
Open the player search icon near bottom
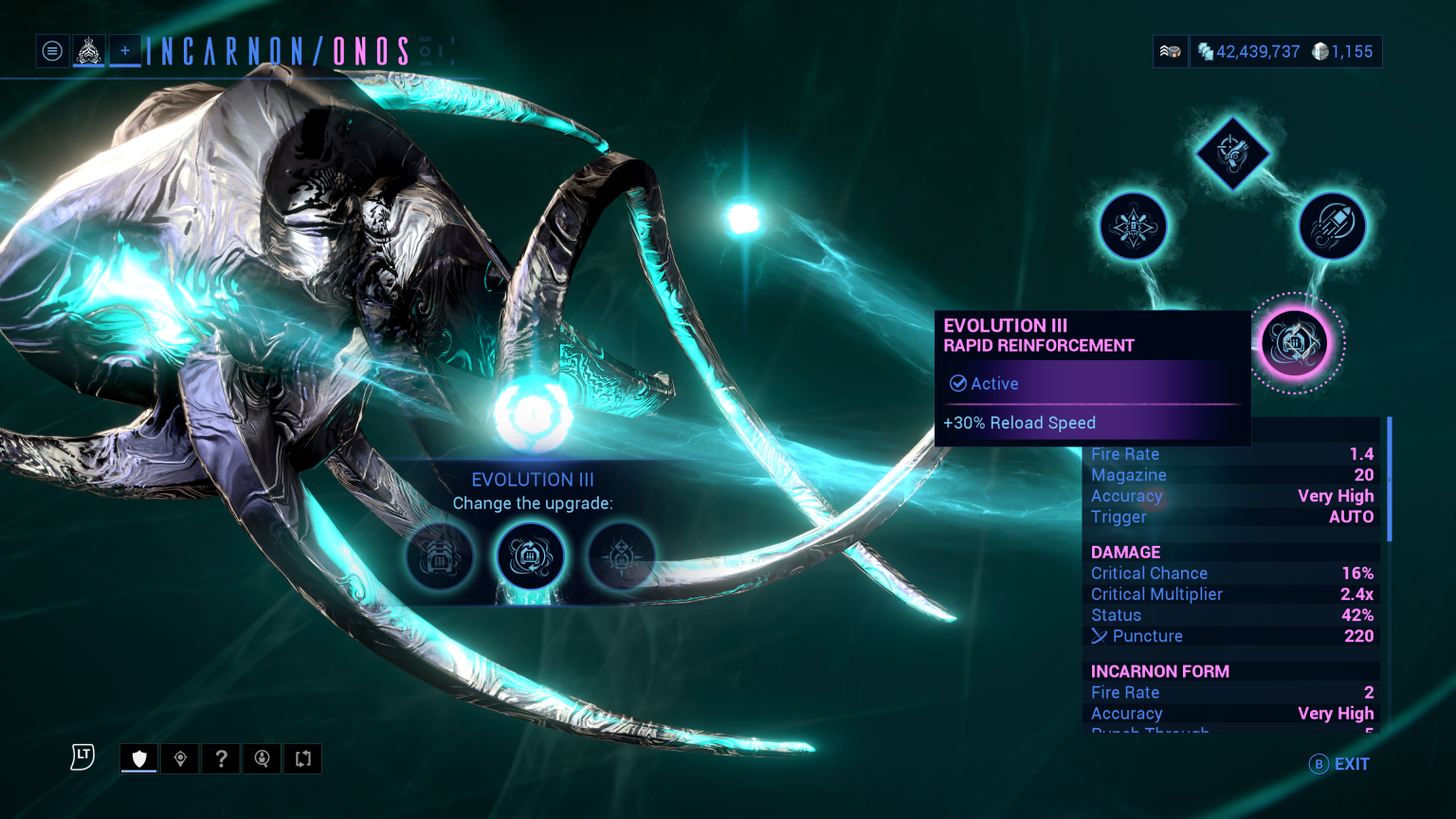(x=262, y=758)
